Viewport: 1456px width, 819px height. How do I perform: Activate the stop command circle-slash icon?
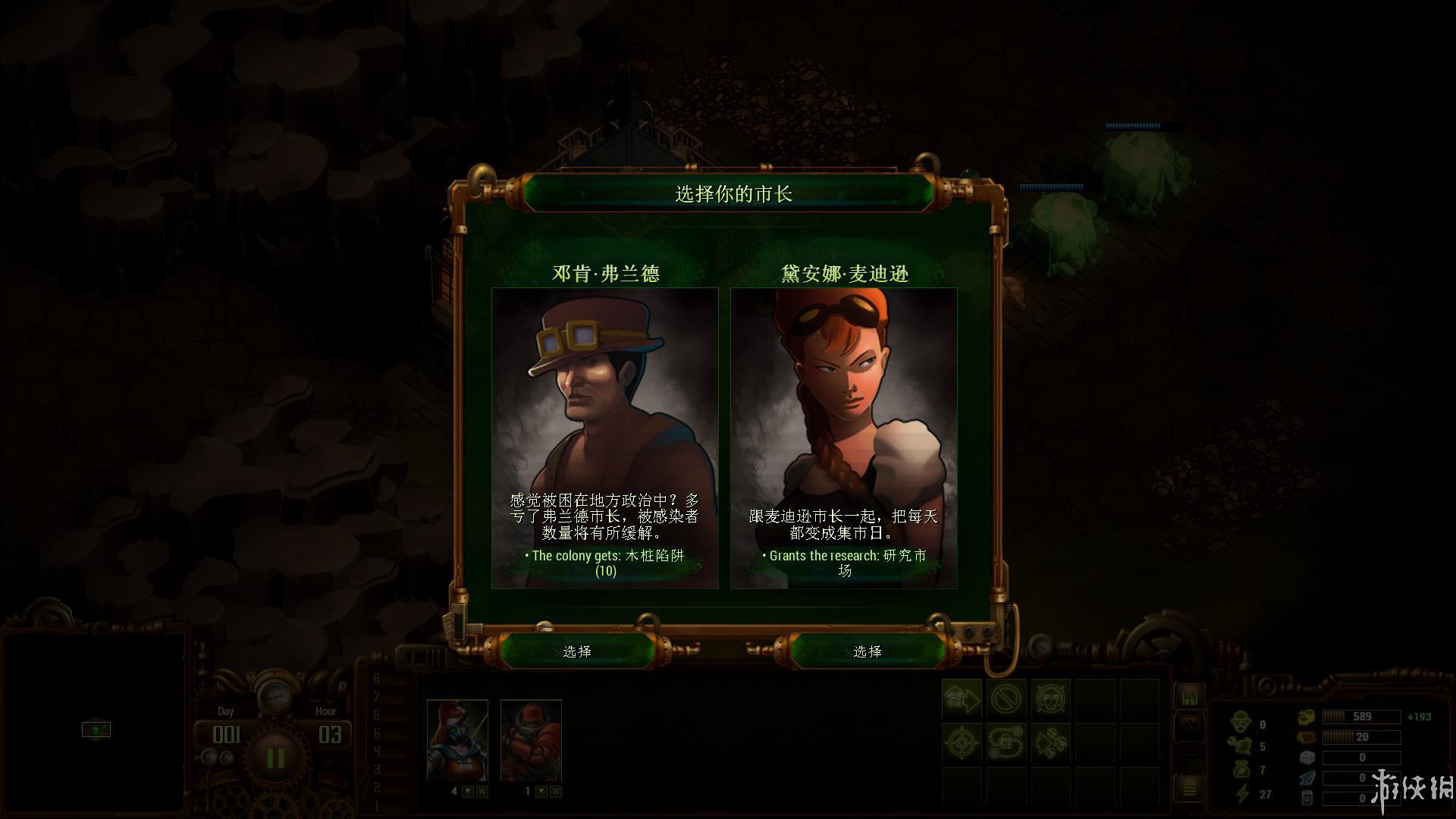[x=1006, y=698]
